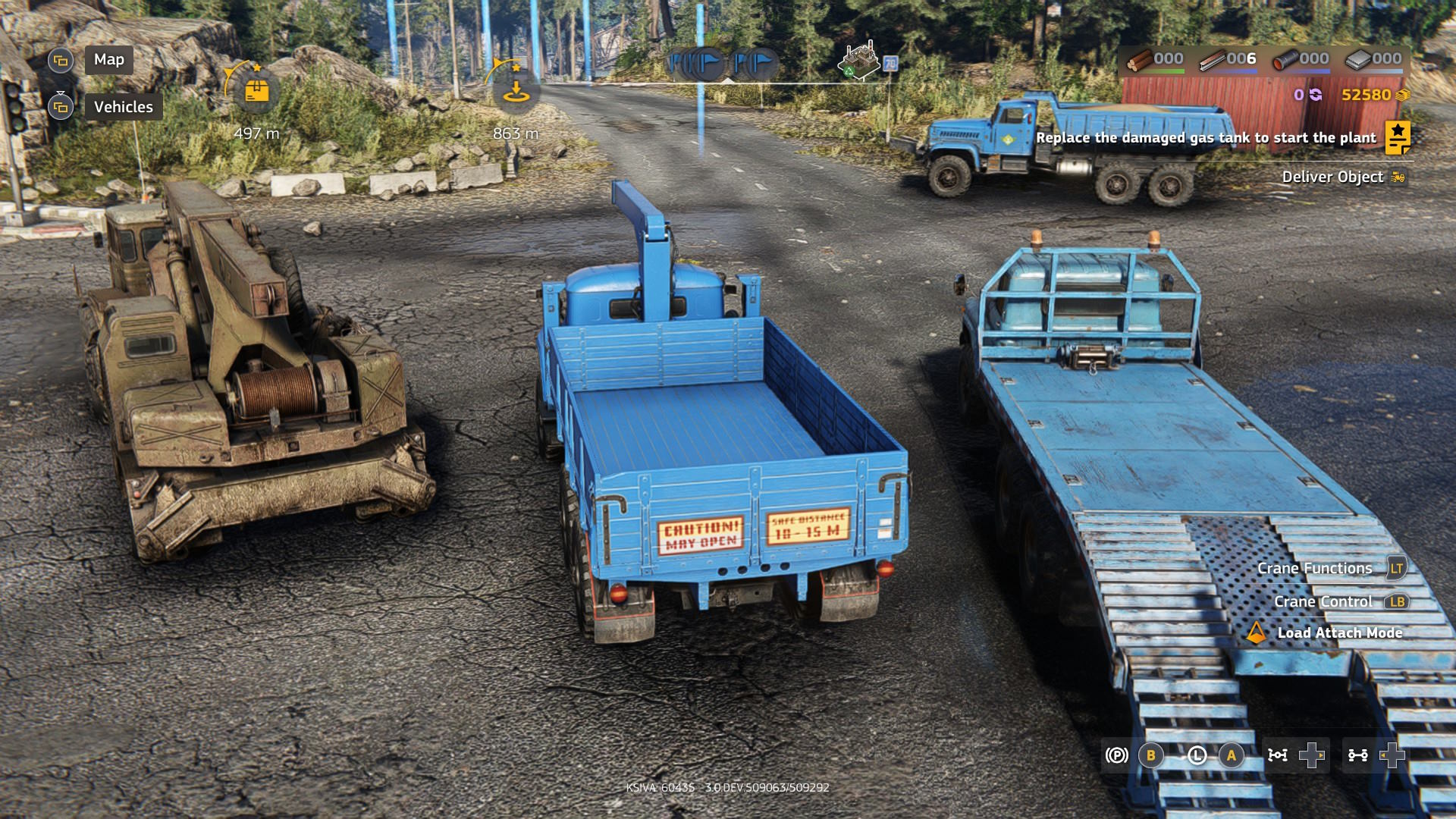Viewport: 1456px width, 819px height.
Task: Click the yellow star contract icon
Action: 1397,137
